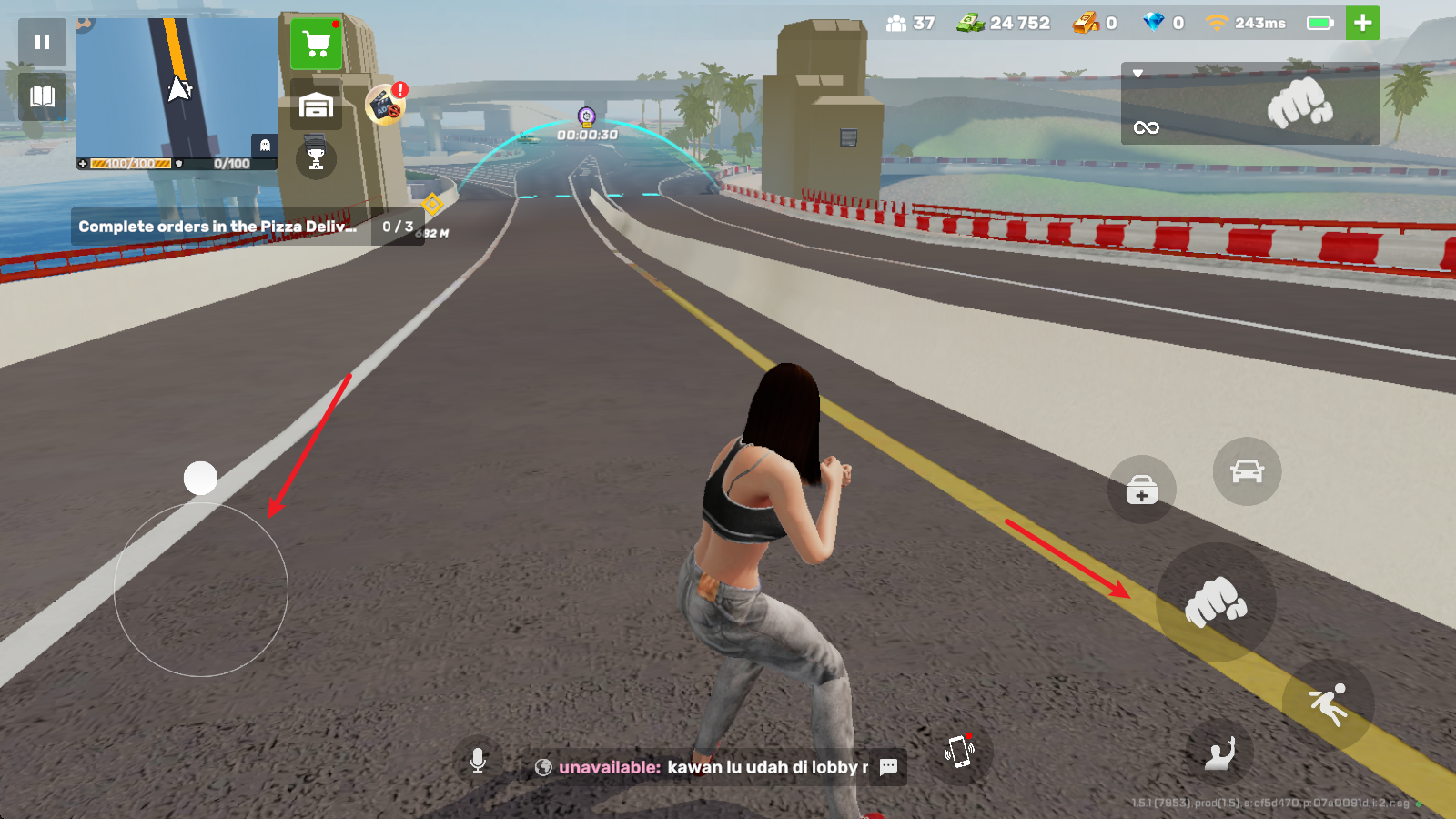Open the trophy achievements icon
The height and width of the screenshot is (819, 1456).
pos(316,159)
